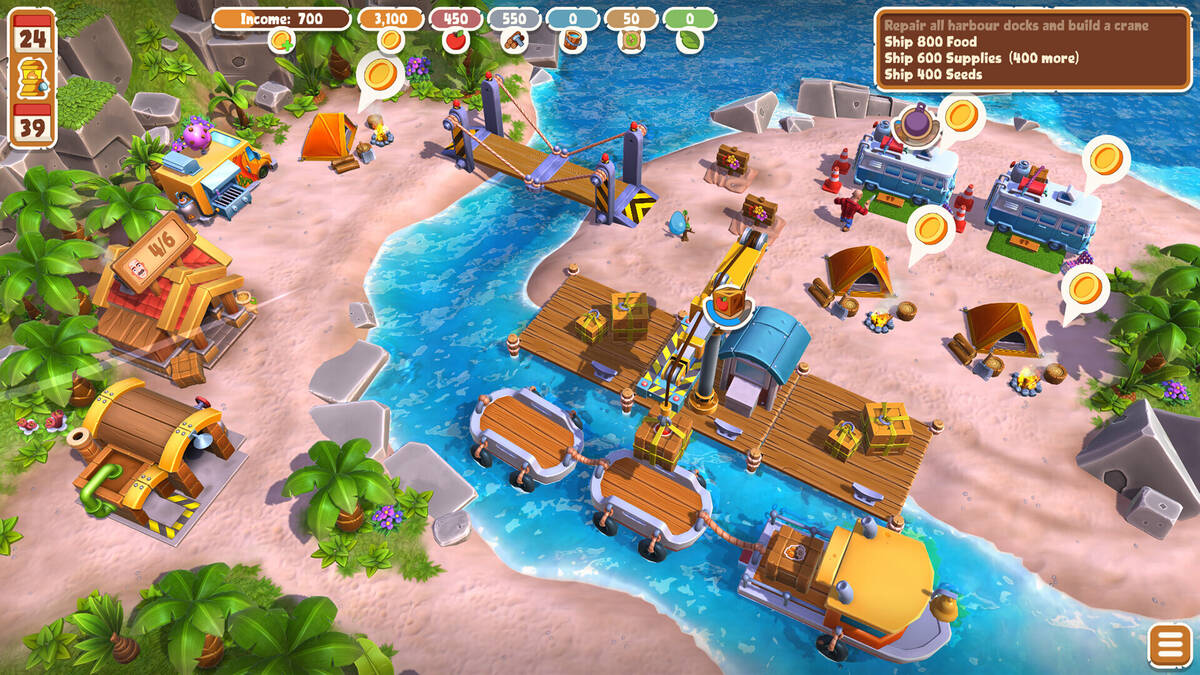
Task: Click the food crate marker on the crane
Action: point(728,300)
